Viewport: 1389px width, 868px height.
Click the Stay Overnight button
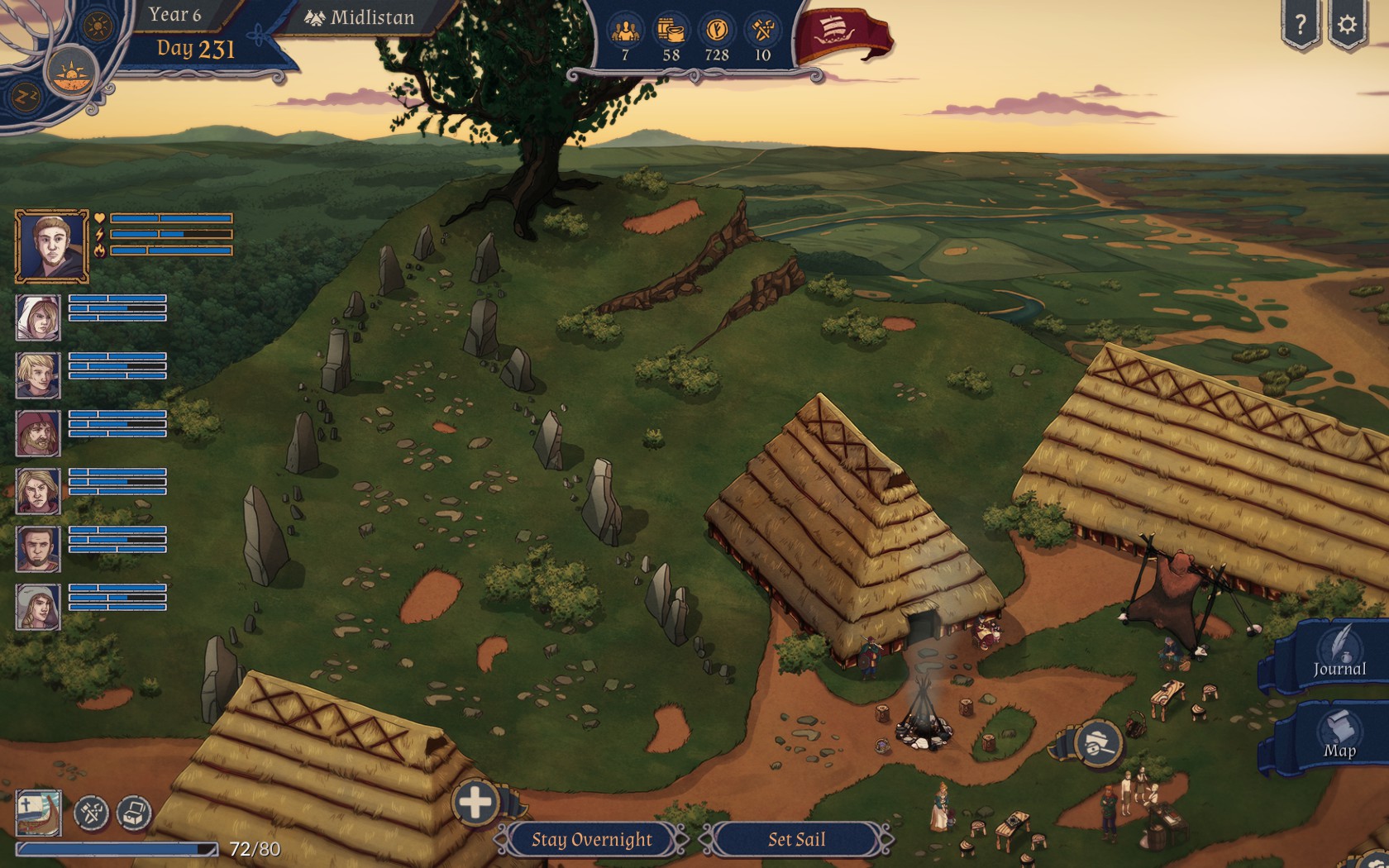(x=591, y=839)
